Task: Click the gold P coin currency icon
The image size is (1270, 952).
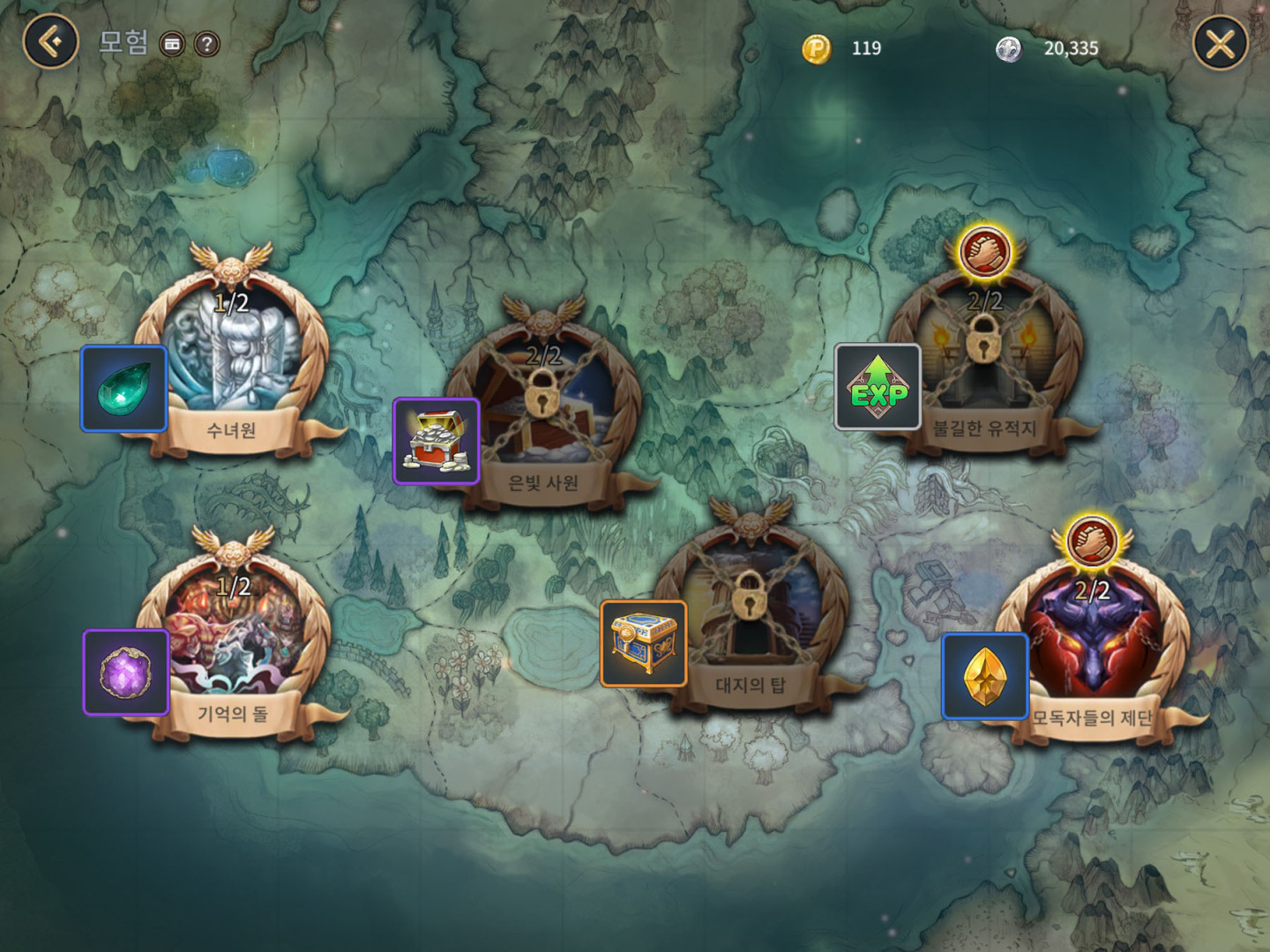Action: 817,48
